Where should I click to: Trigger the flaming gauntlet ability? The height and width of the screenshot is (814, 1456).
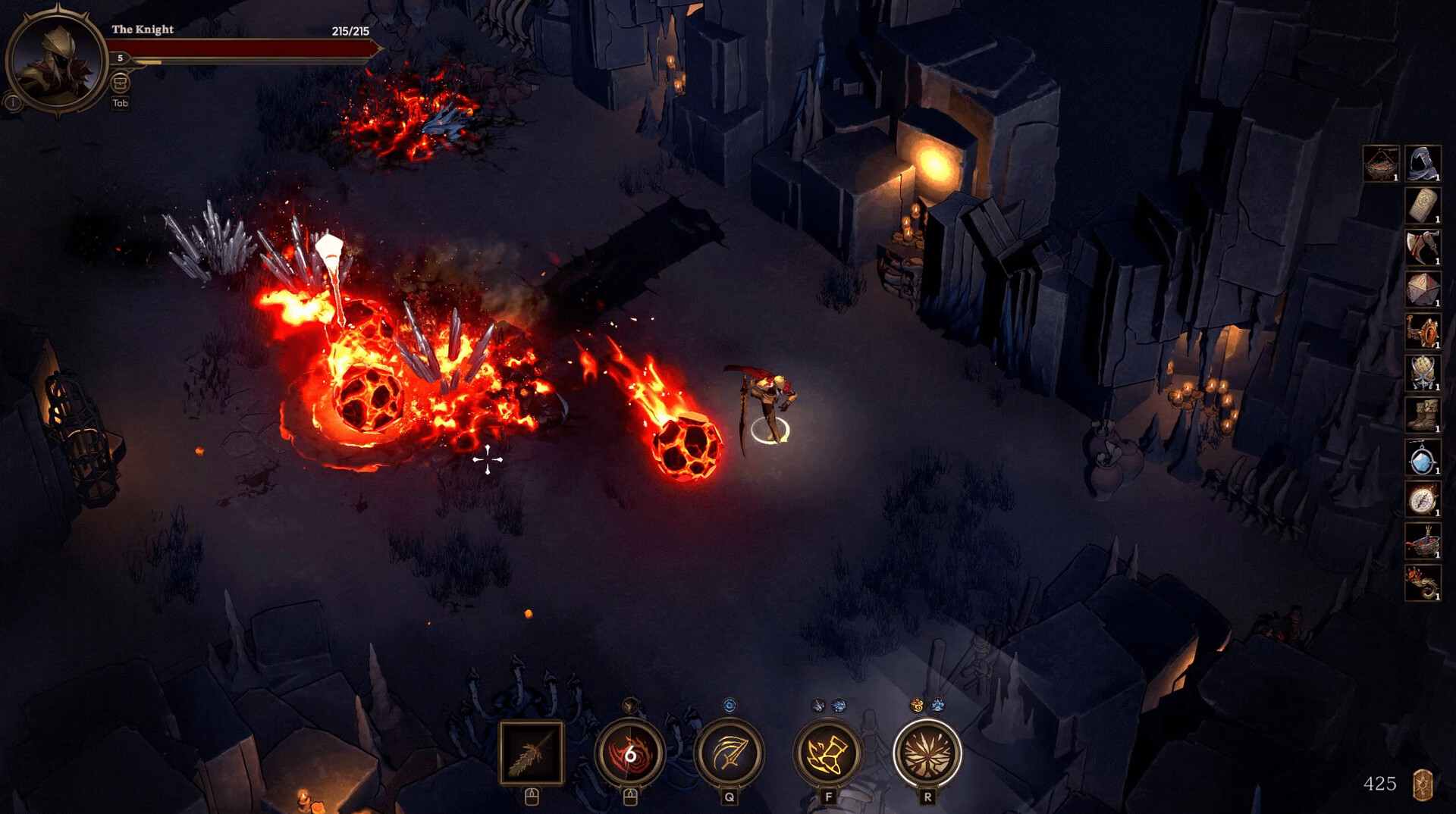click(828, 753)
